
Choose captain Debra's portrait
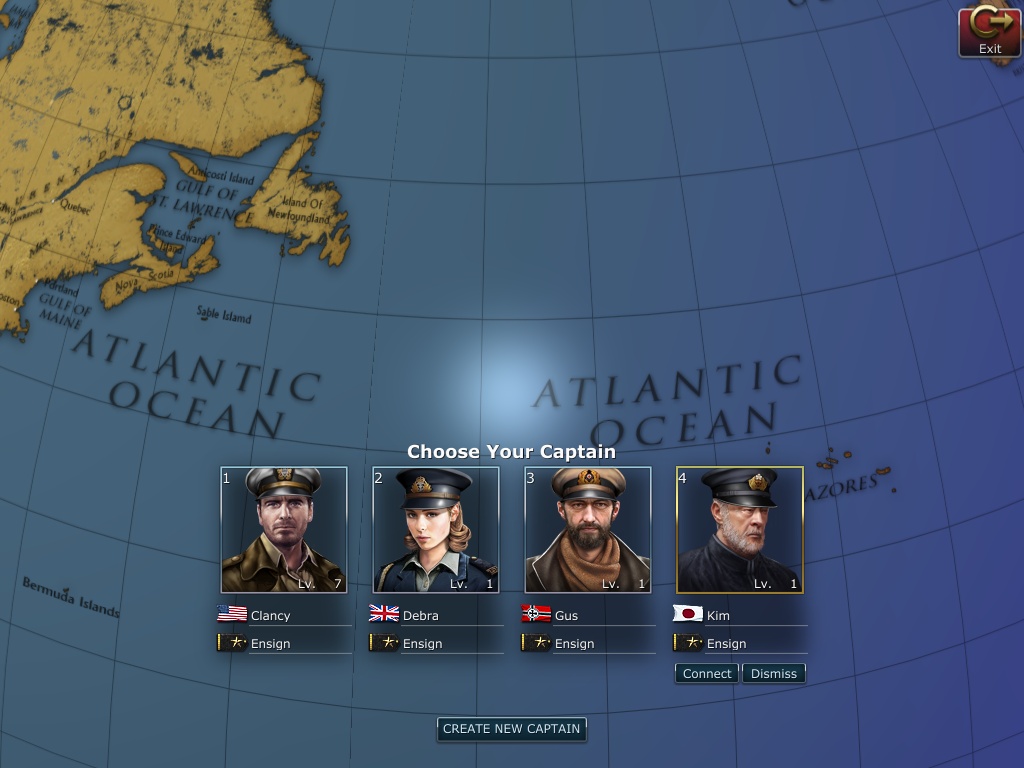coord(436,530)
